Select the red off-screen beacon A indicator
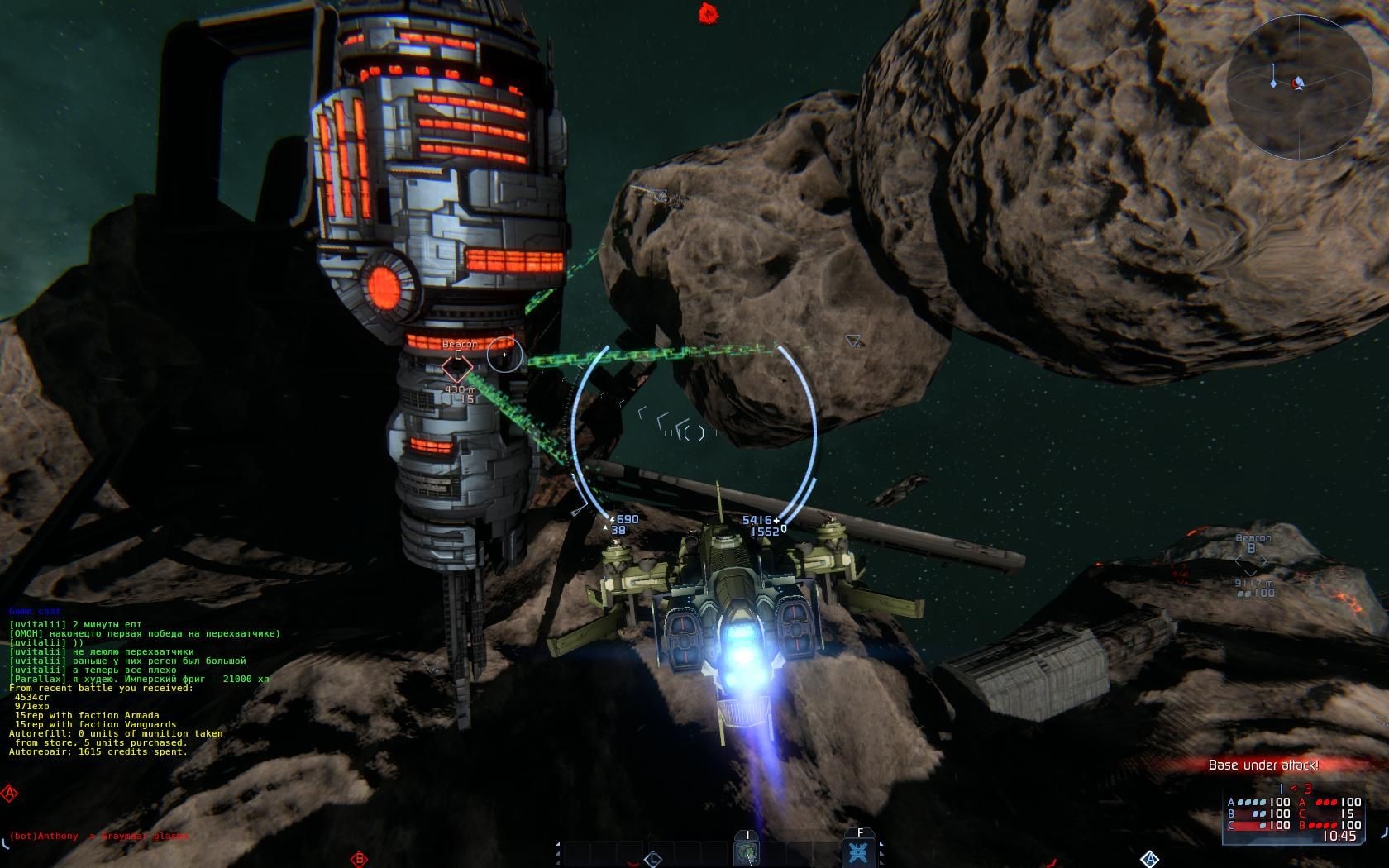Screen dimensions: 1389x868 coord(10,794)
